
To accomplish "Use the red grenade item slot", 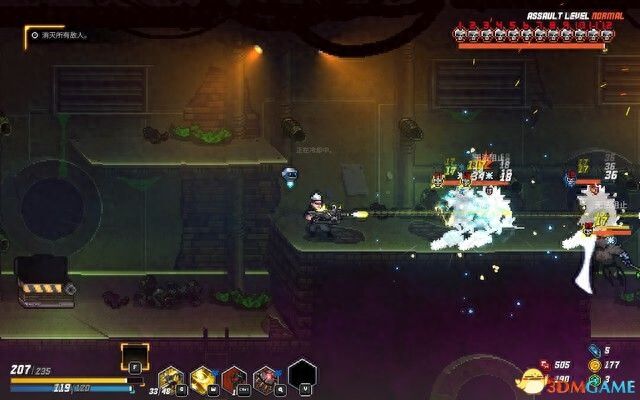I will (235, 378).
